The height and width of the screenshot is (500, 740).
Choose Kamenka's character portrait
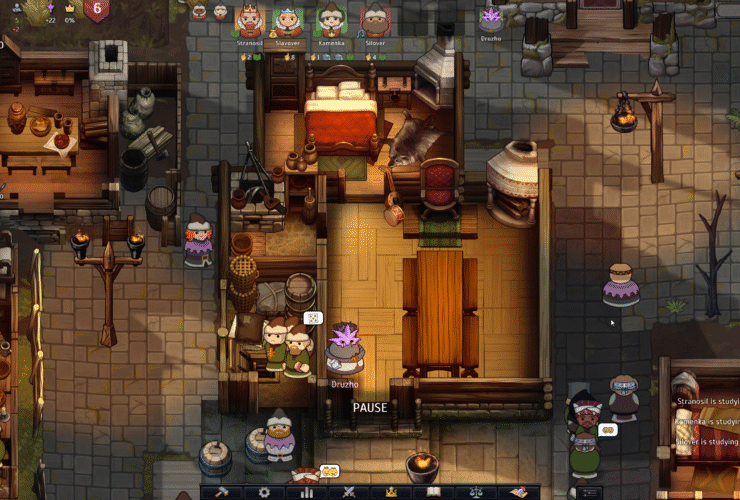point(330,20)
